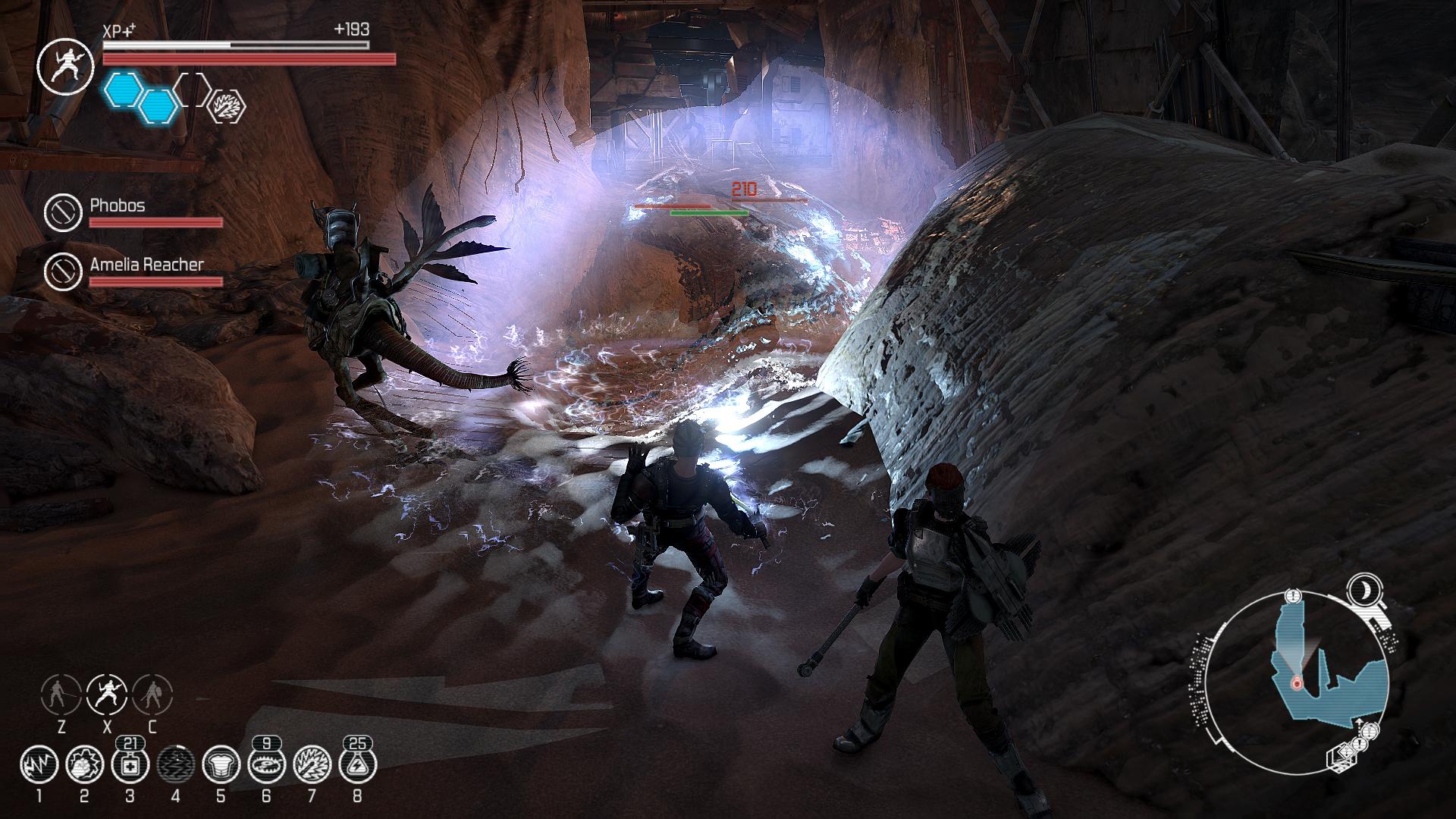Switch to the staff warrior combat stance
The image size is (1456, 819).
pyautogui.click(x=61, y=693)
